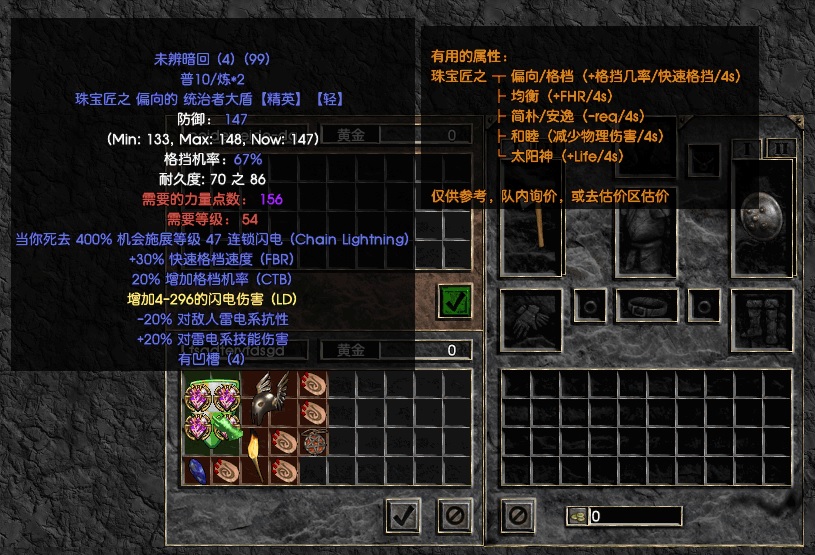Select the round lattice charm item

point(314,442)
